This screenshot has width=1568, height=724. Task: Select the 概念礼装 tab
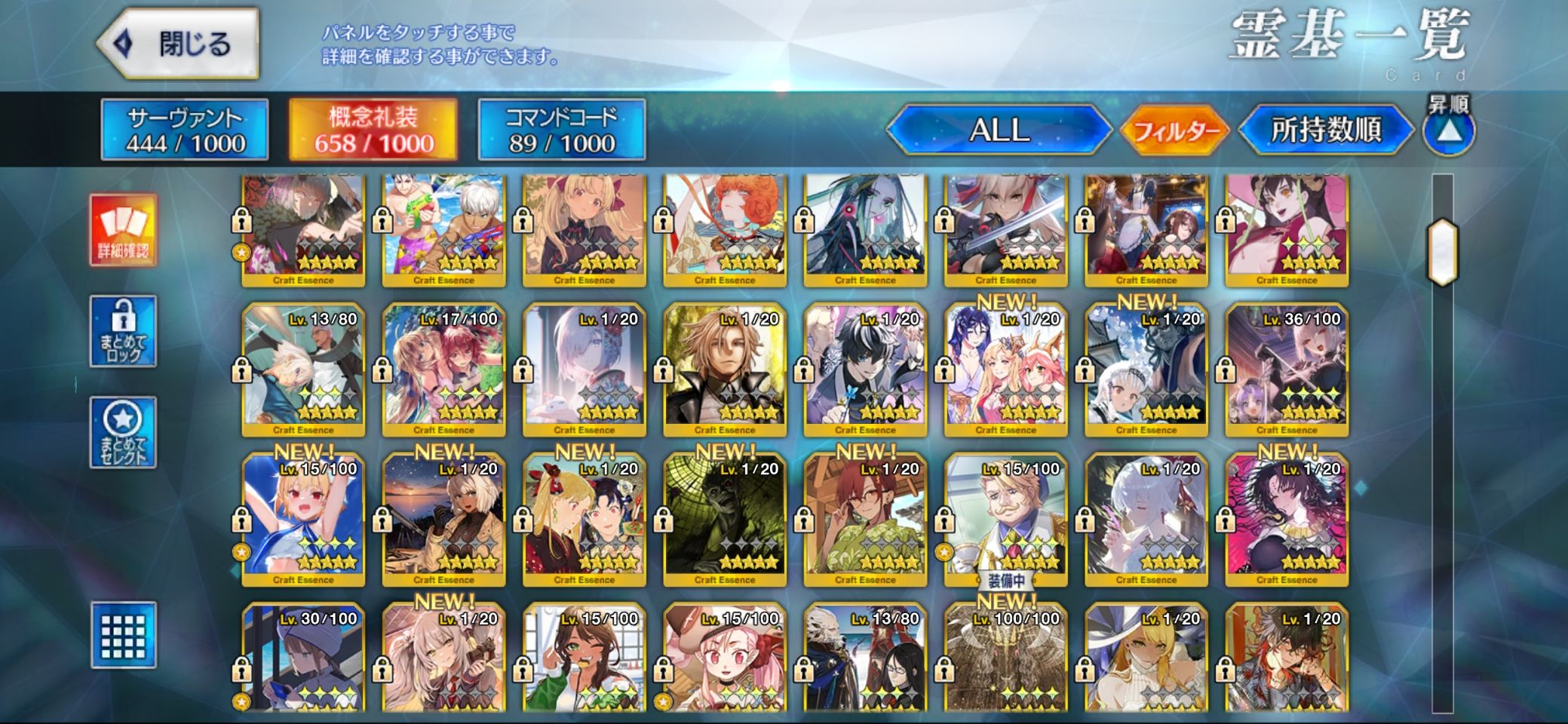[373, 130]
